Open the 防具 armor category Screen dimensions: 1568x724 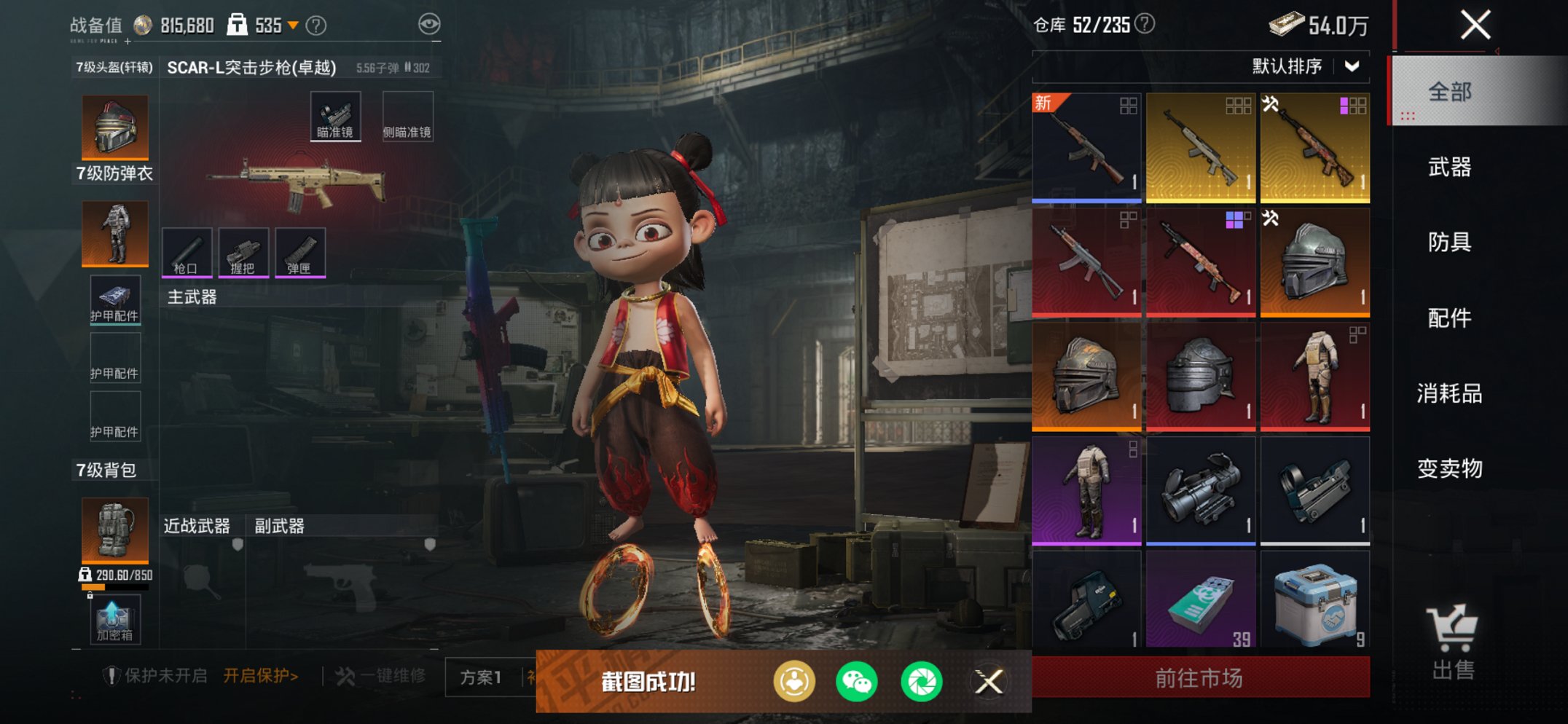(x=1449, y=242)
